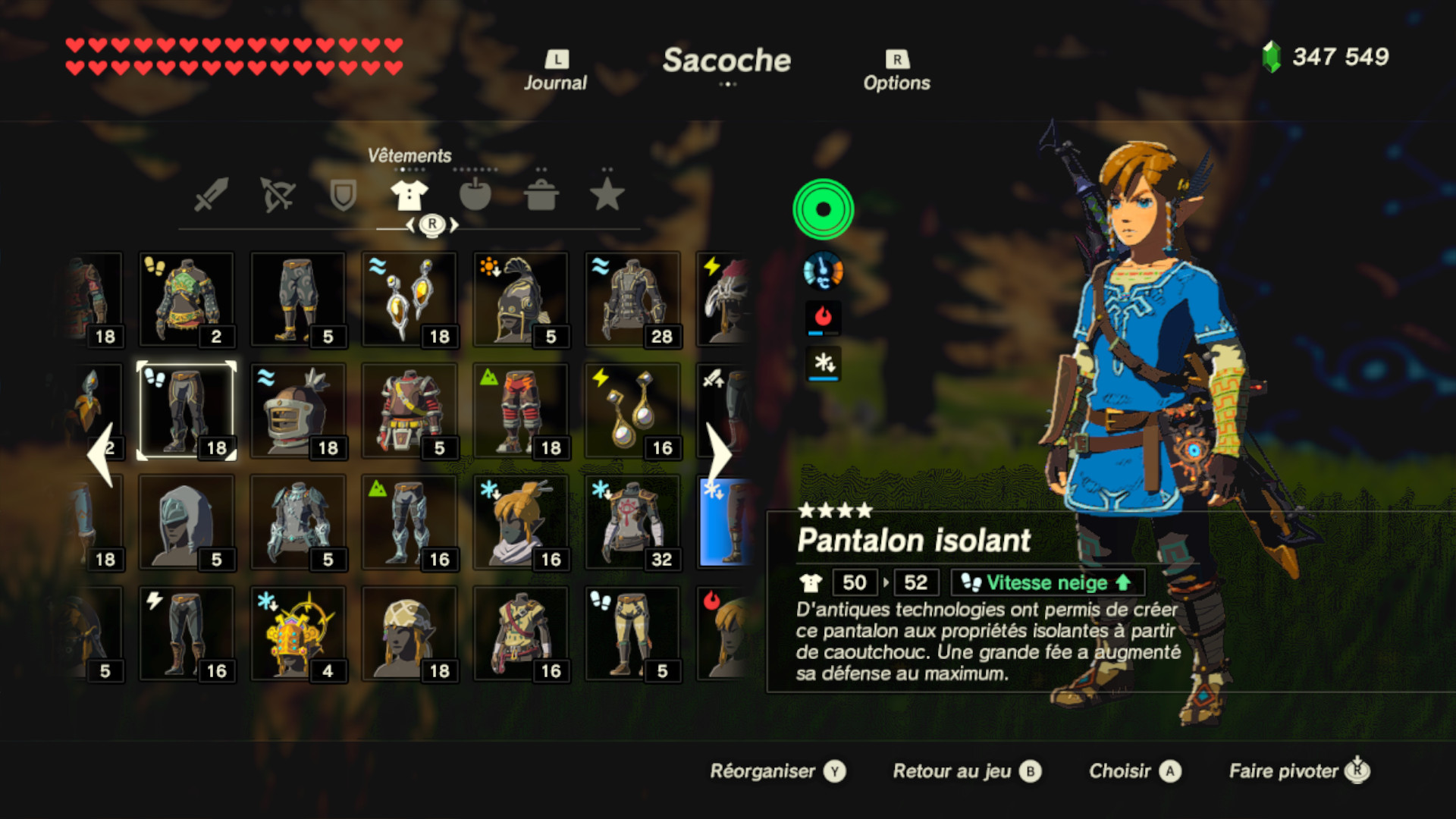
Task: Open the star key items category
Action: pyautogui.click(x=607, y=194)
